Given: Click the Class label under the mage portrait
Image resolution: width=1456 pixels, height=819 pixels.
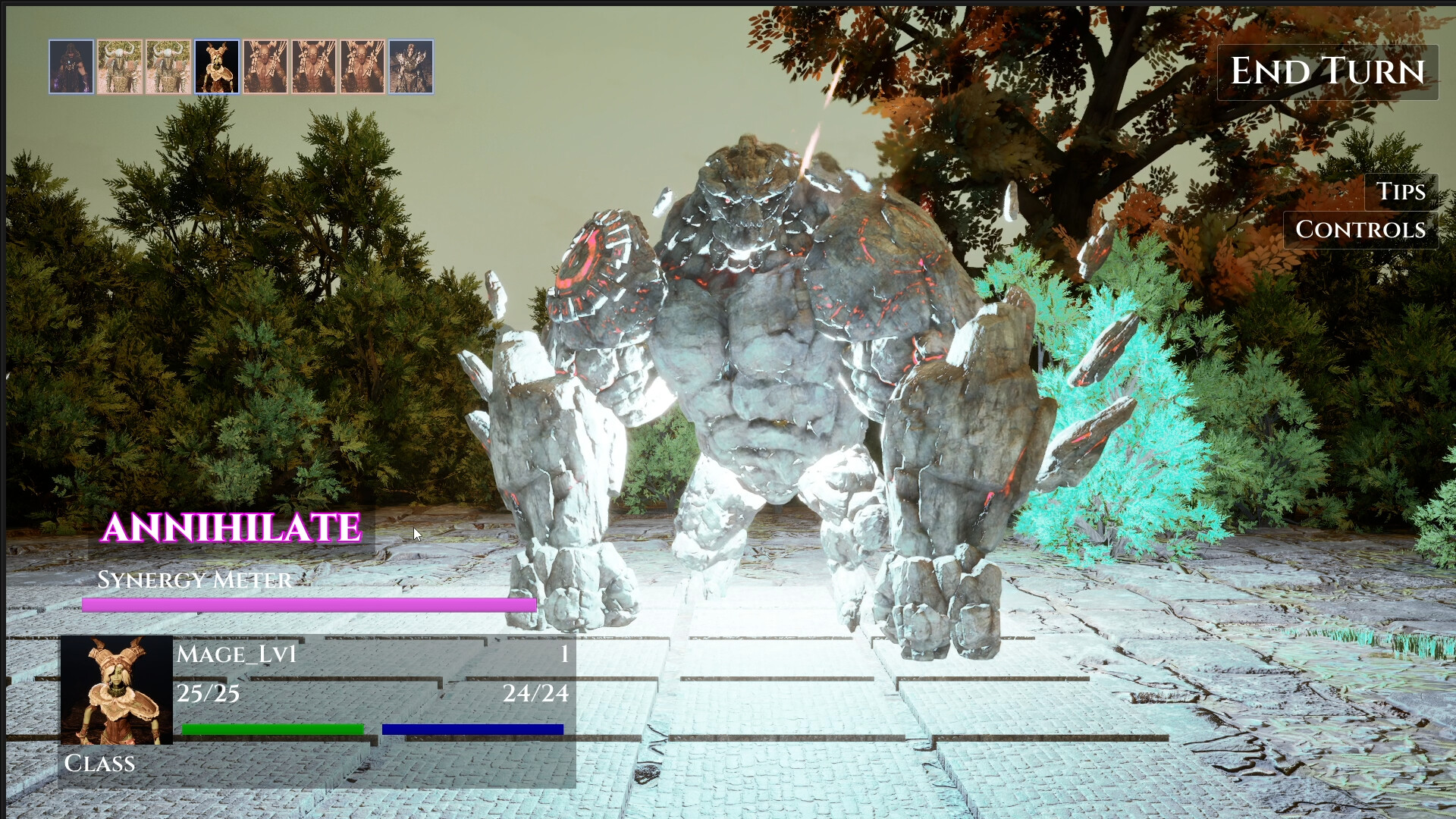Looking at the screenshot, I should pos(99,764).
